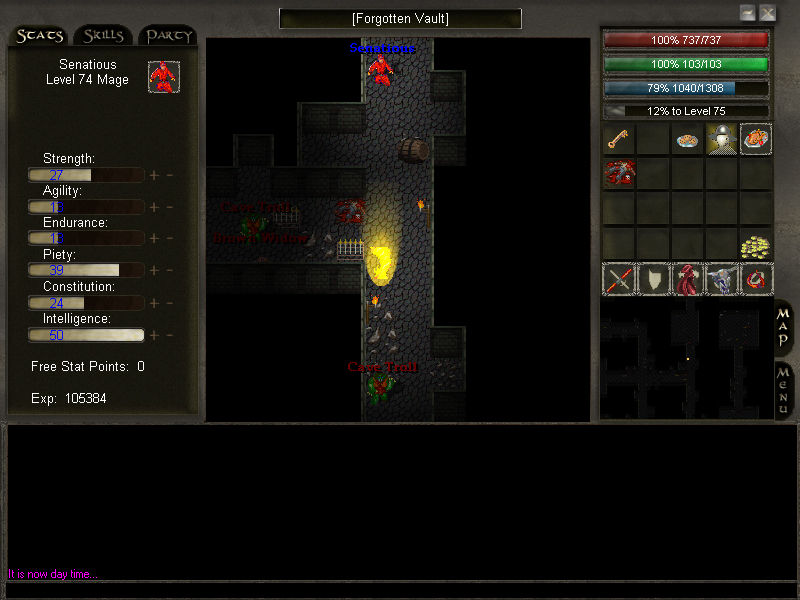The width and height of the screenshot is (800, 600).
Task: Click the dungeon minimap
Action: coord(686,360)
